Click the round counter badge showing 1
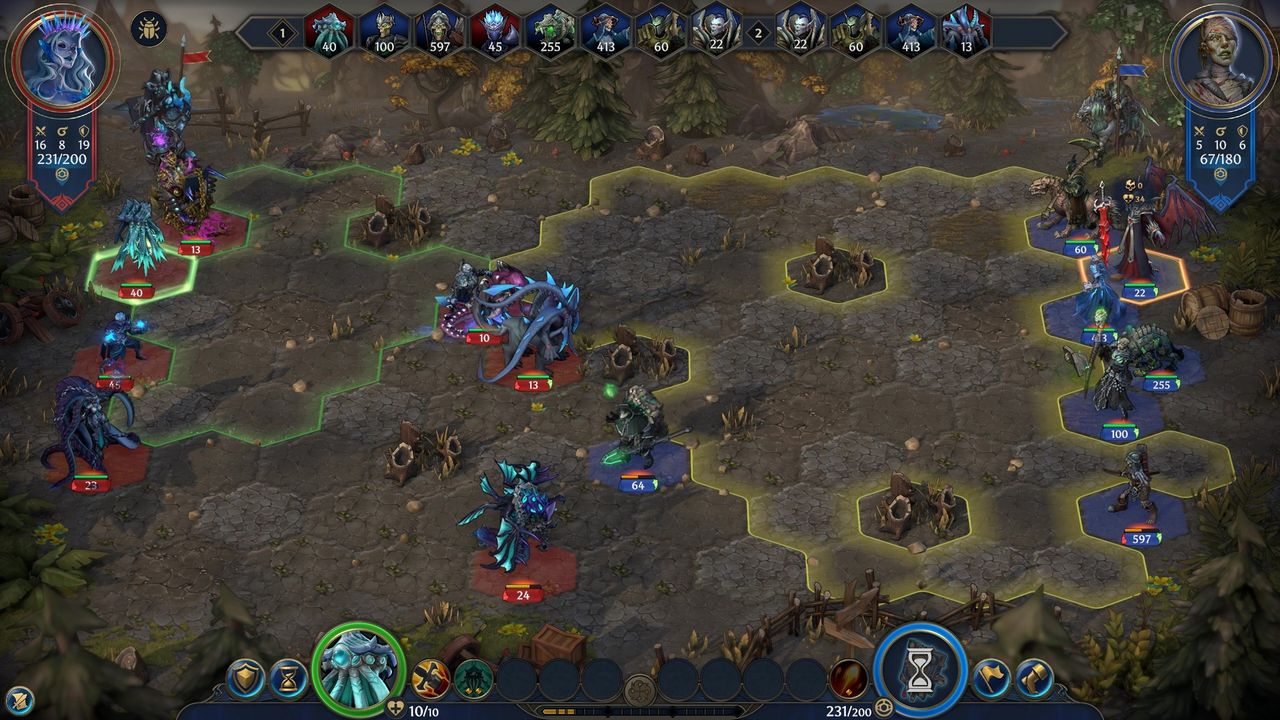The width and height of the screenshot is (1280, 720). [x=284, y=31]
